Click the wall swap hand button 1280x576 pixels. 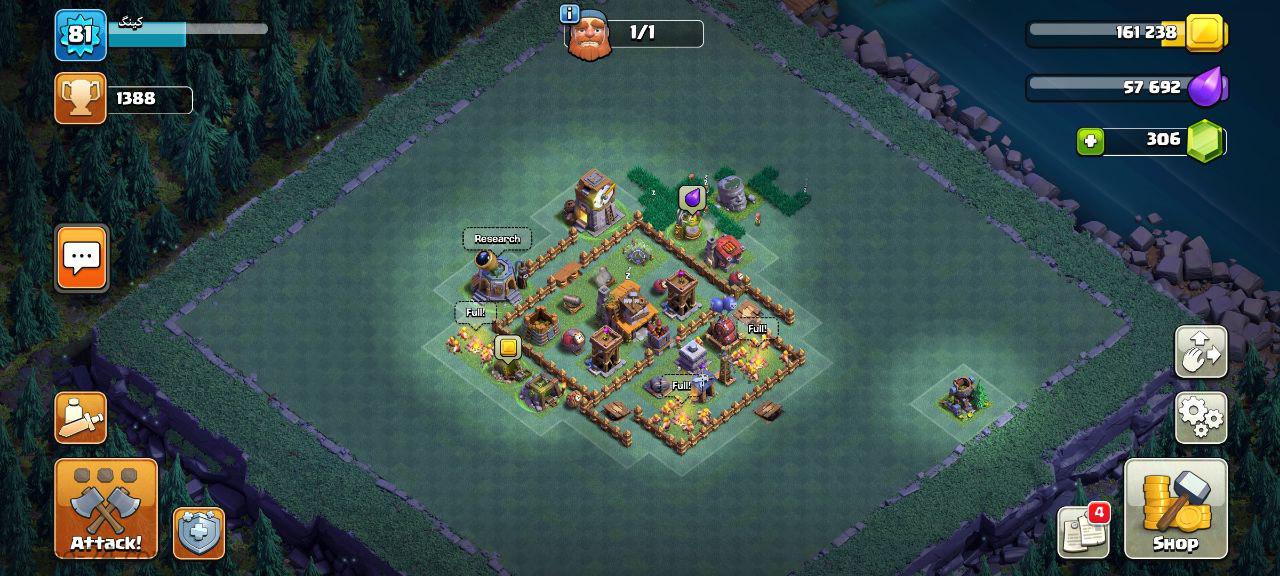1201,352
